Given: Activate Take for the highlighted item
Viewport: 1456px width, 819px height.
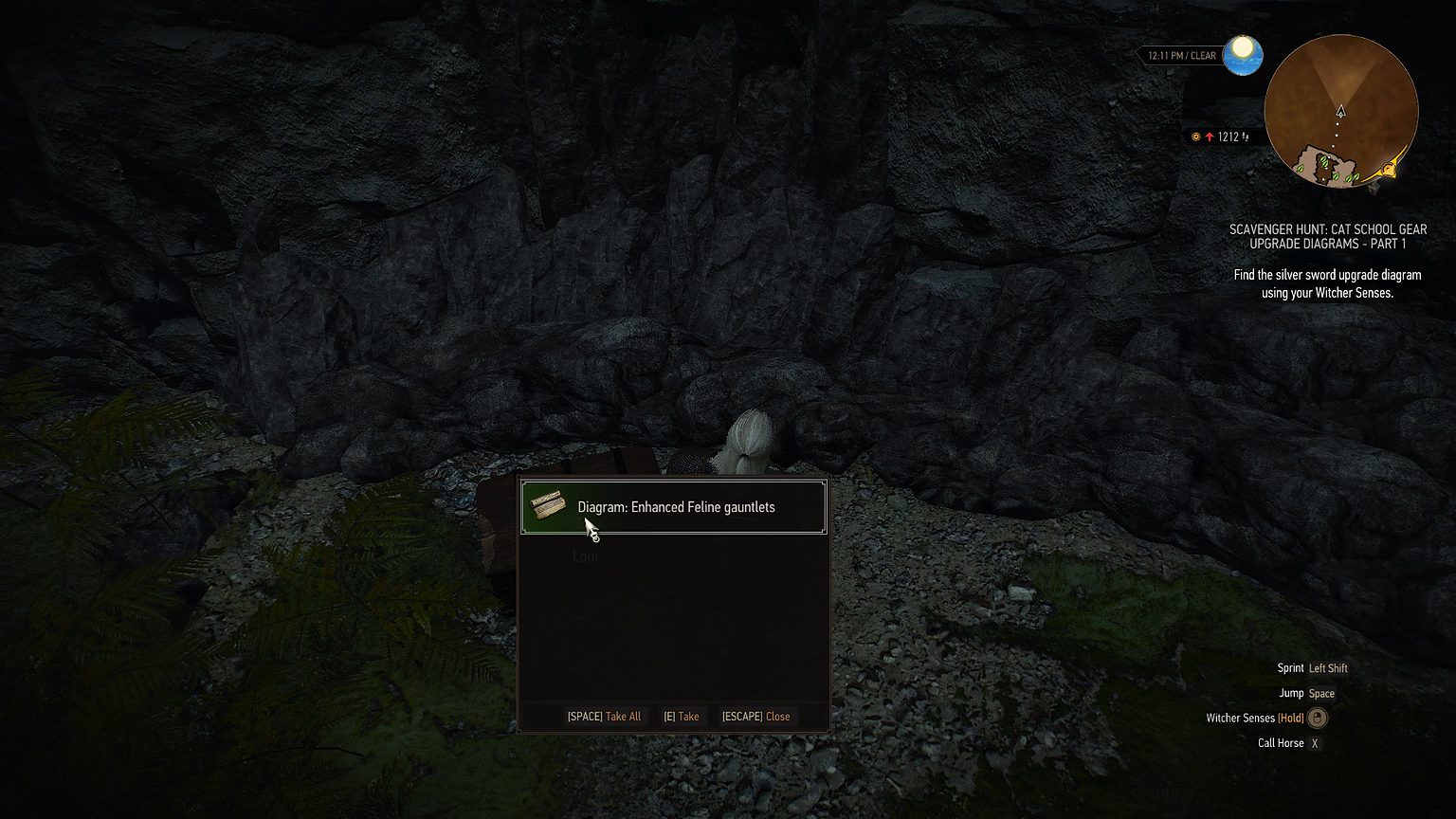Looking at the screenshot, I should coord(682,717).
